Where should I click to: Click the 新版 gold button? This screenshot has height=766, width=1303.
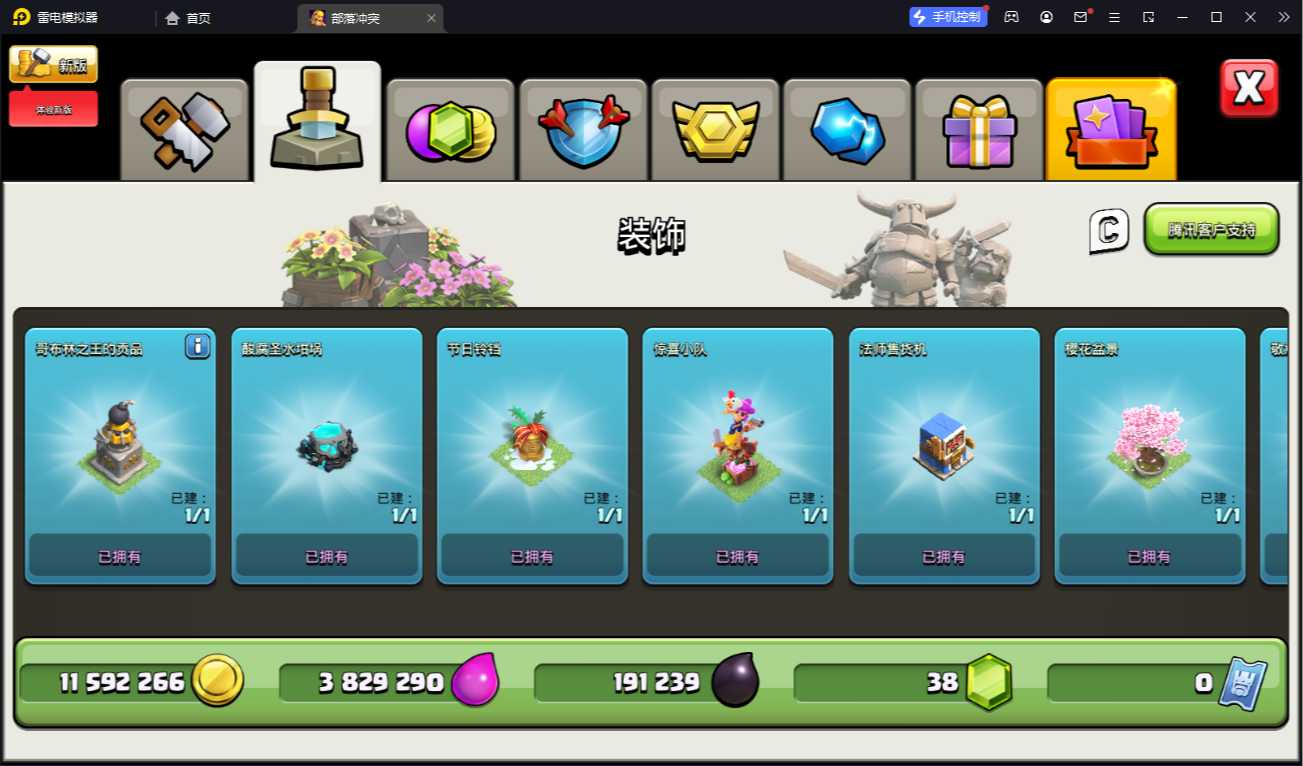coord(54,64)
